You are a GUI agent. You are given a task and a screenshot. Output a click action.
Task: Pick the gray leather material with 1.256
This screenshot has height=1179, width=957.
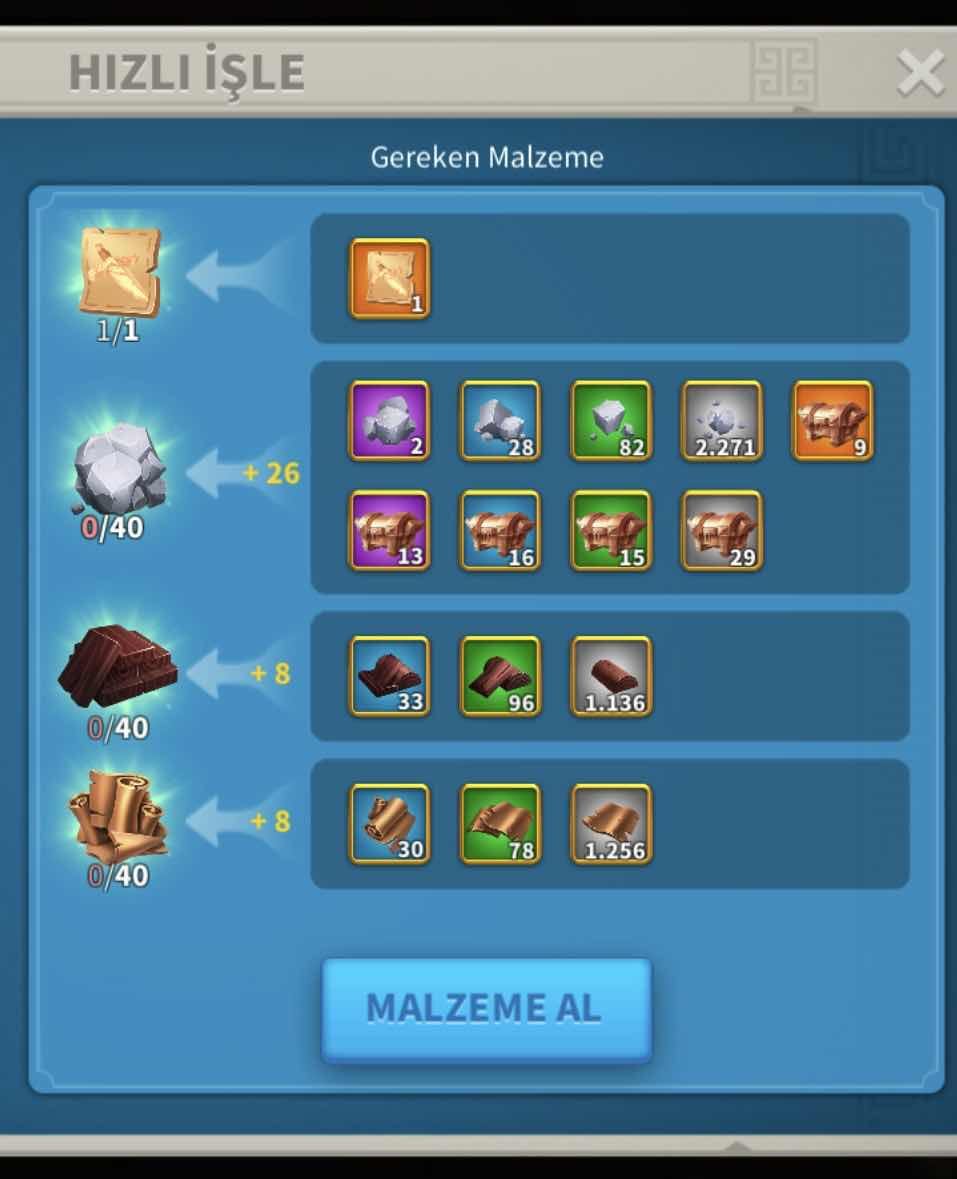pos(611,824)
